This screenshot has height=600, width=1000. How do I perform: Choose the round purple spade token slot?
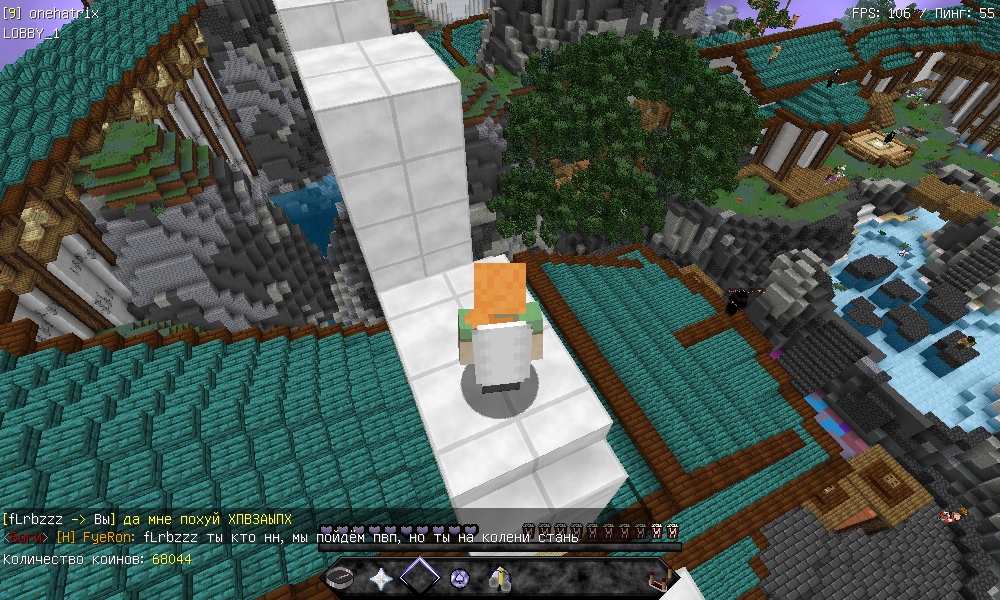460,578
